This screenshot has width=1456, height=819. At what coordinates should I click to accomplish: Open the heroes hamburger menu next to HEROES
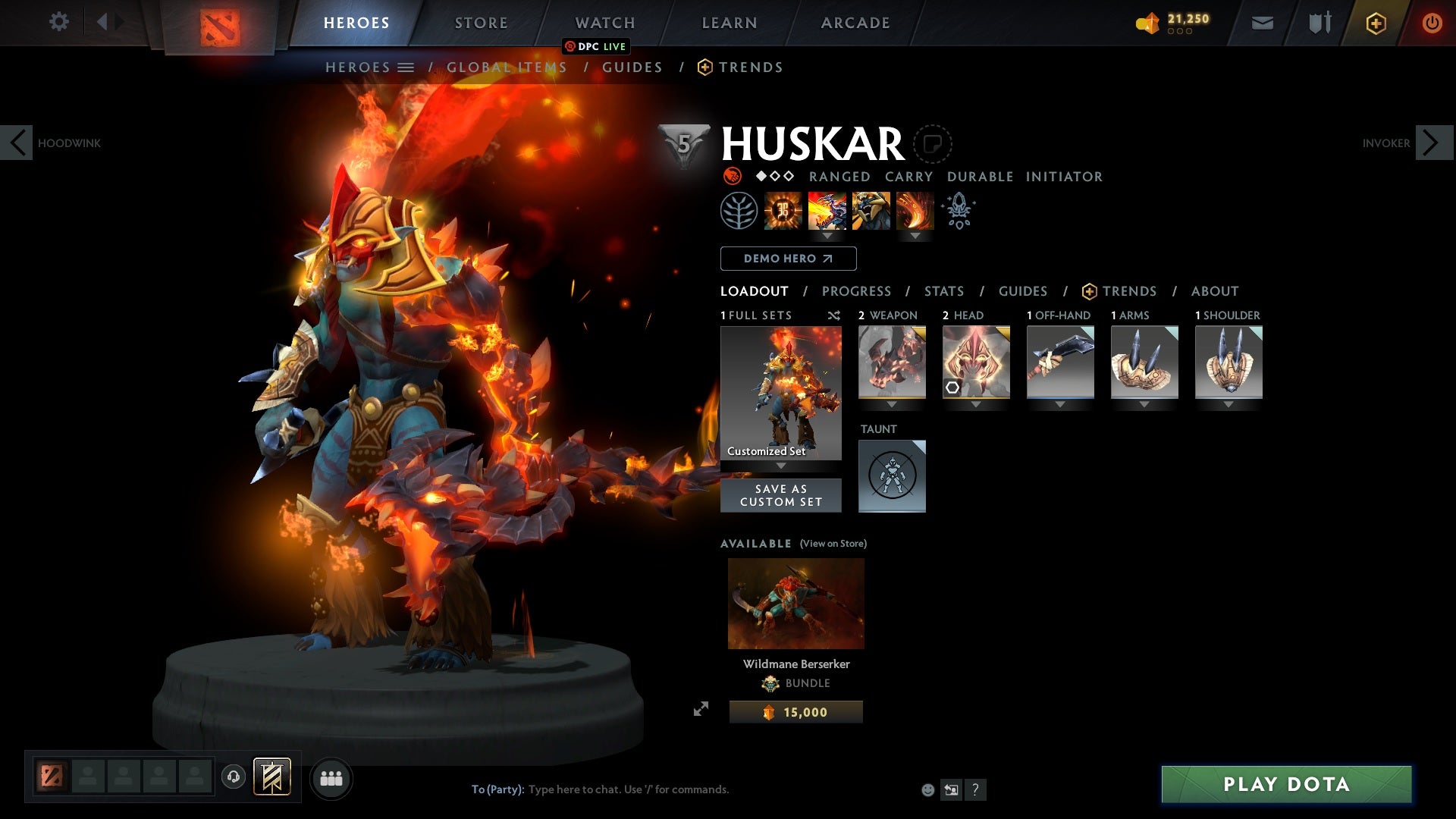(407, 67)
